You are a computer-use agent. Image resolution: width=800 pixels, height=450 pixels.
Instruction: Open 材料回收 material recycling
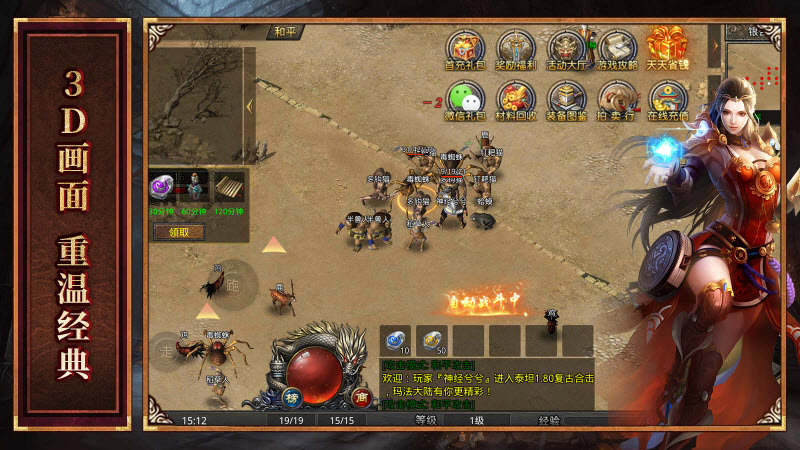516,99
